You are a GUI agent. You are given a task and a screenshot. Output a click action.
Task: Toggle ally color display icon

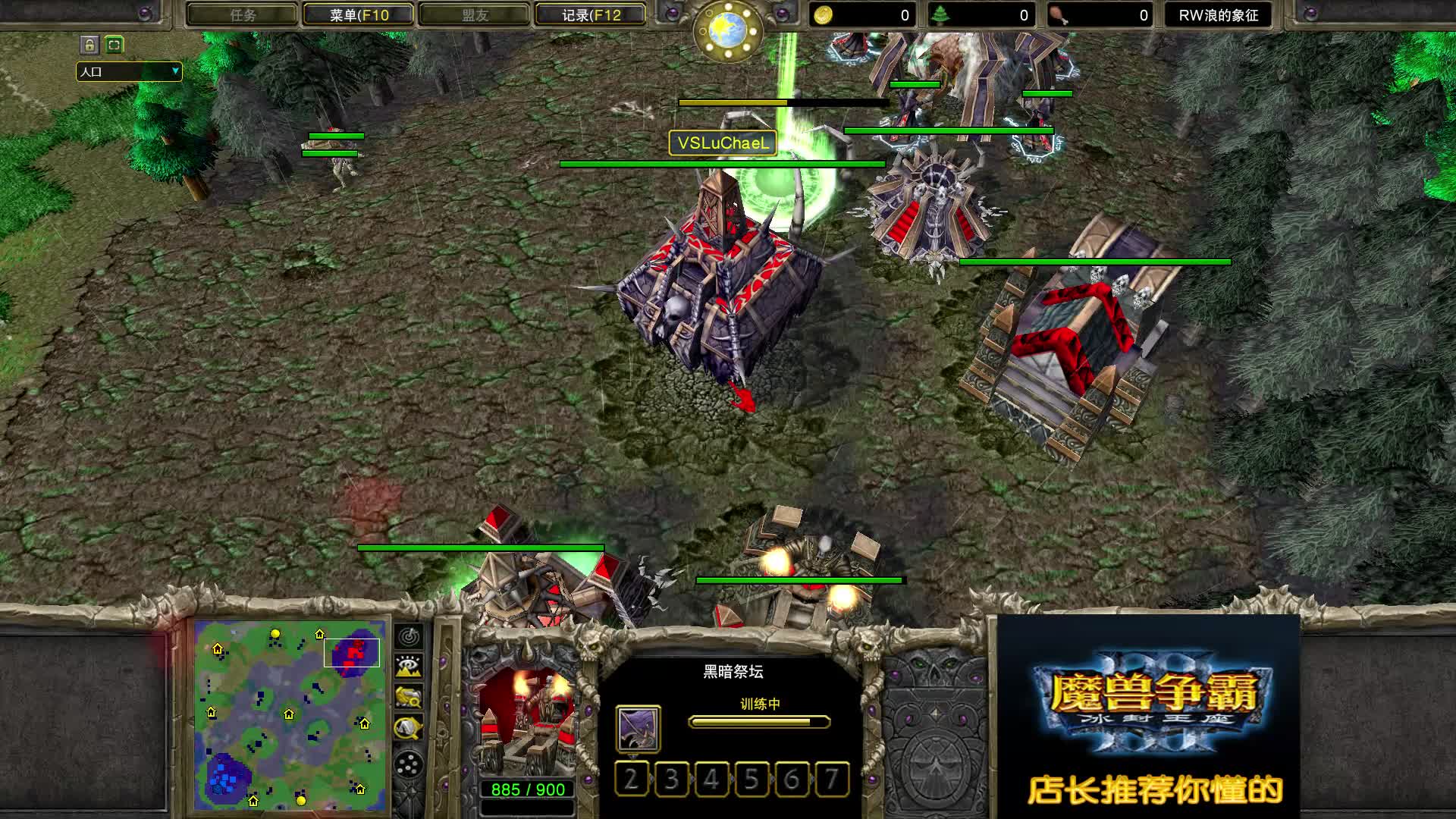[409, 698]
